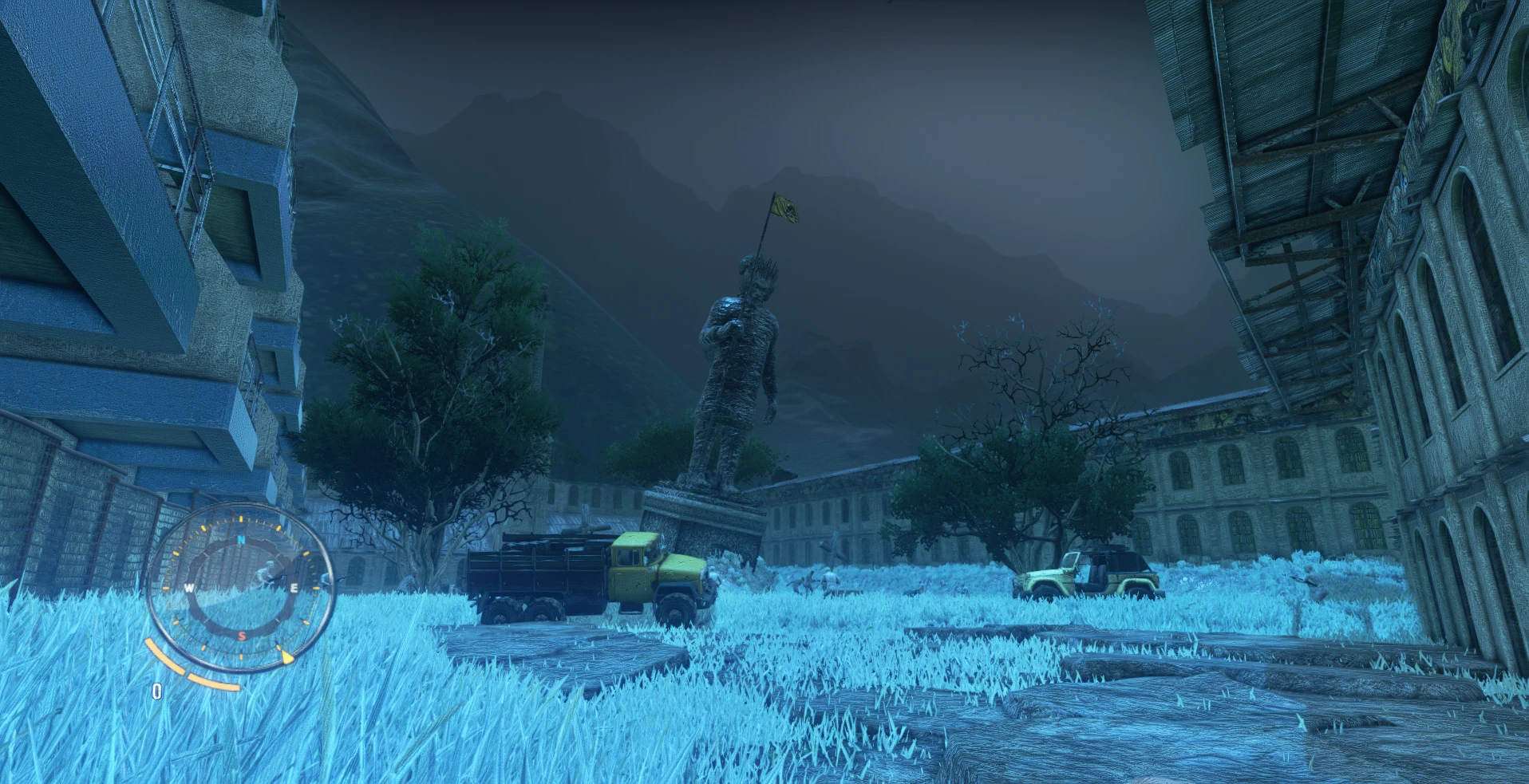Screen dimensions: 1529x784
Task: Click the East letter on the compass ring
Action: click(294, 588)
